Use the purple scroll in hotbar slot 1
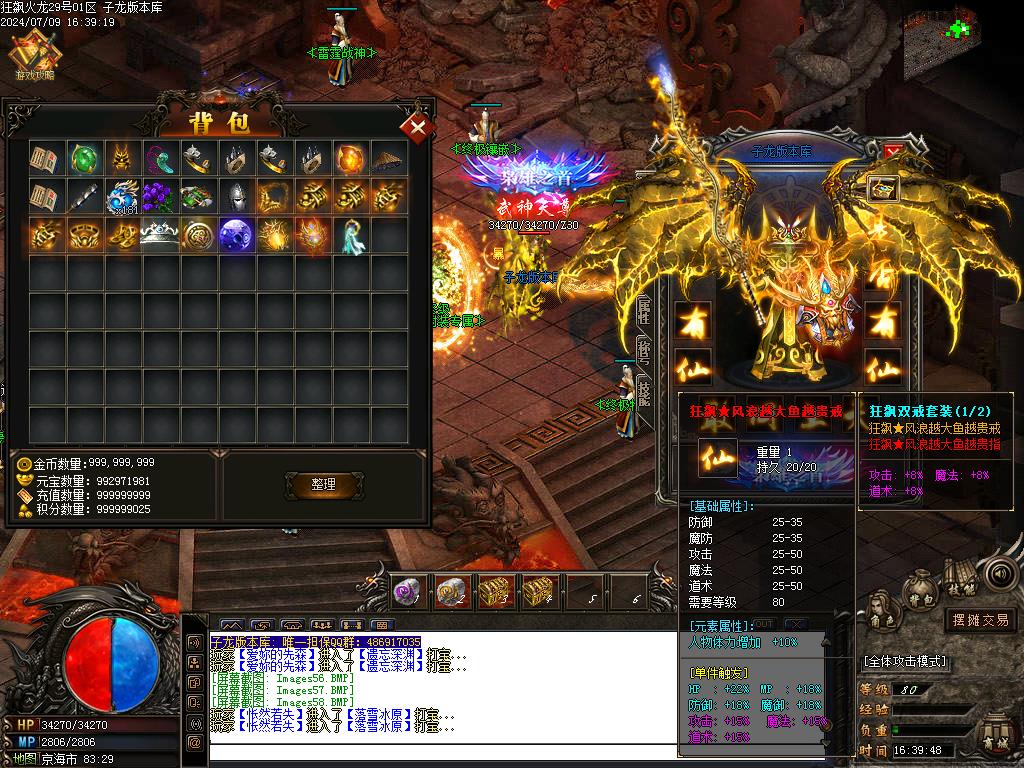This screenshot has height=768, width=1024. pos(406,593)
